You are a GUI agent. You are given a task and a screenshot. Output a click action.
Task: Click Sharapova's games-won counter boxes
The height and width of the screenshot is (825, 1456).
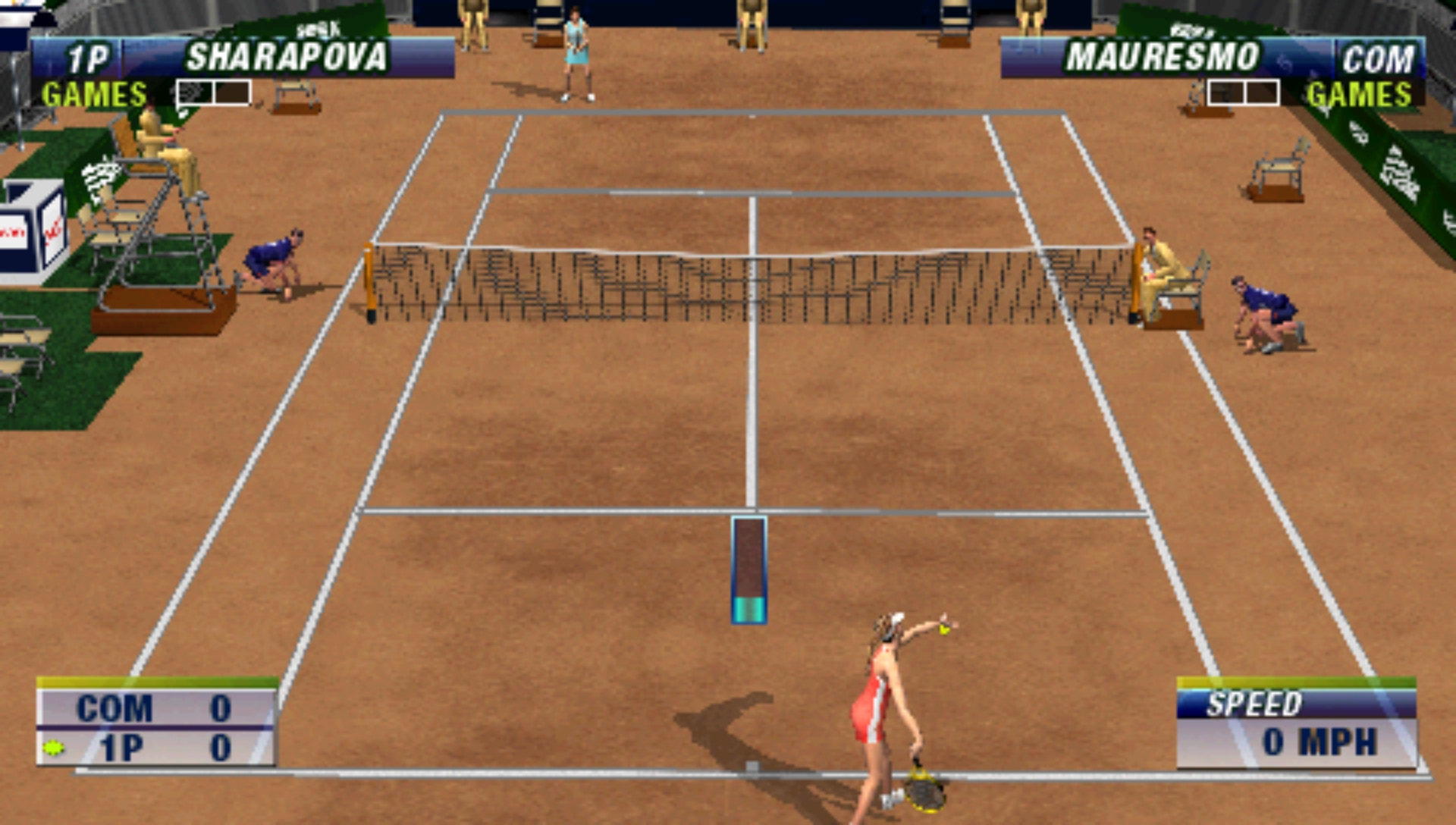pos(213,91)
